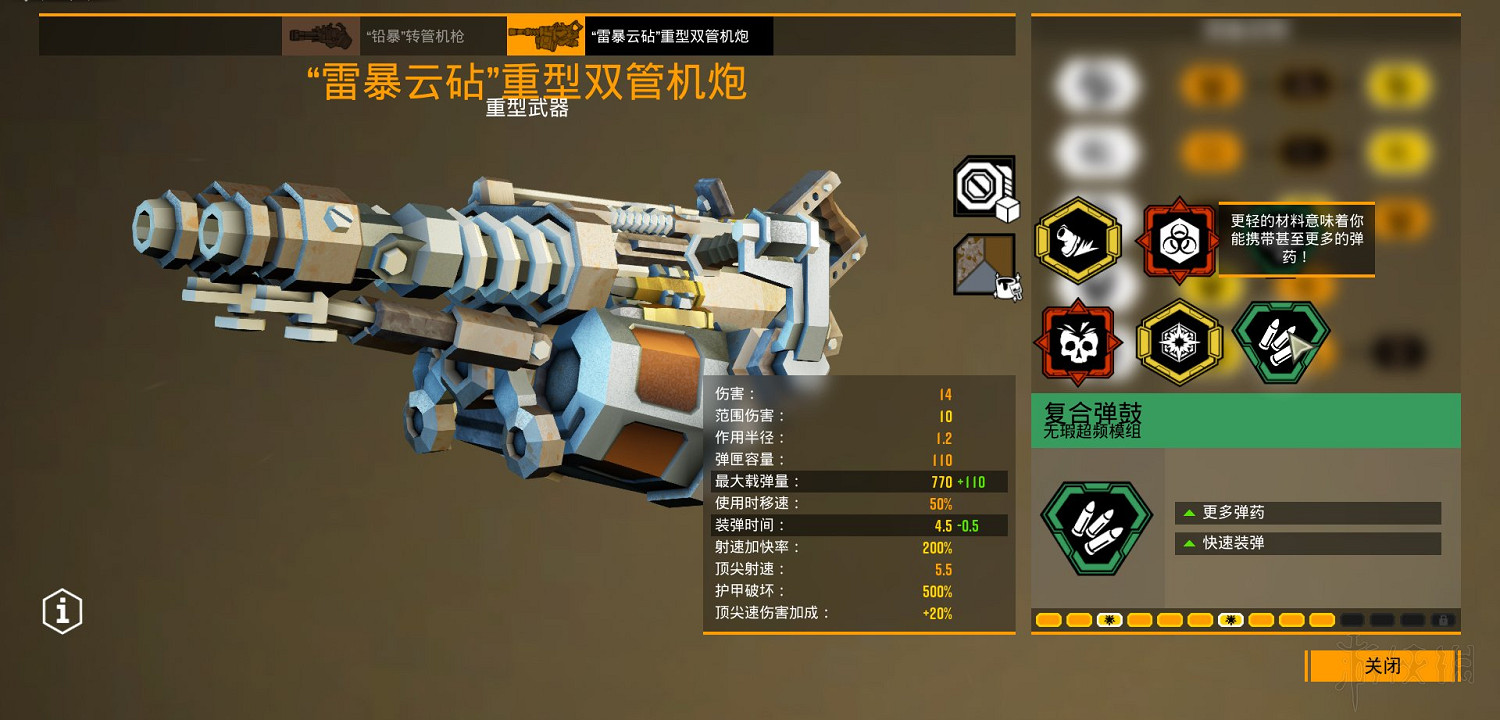This screenshot has height=720, width=1500.
Task: Select the green triple-bullet ammo mod icon
Action: coord(1281,342)
